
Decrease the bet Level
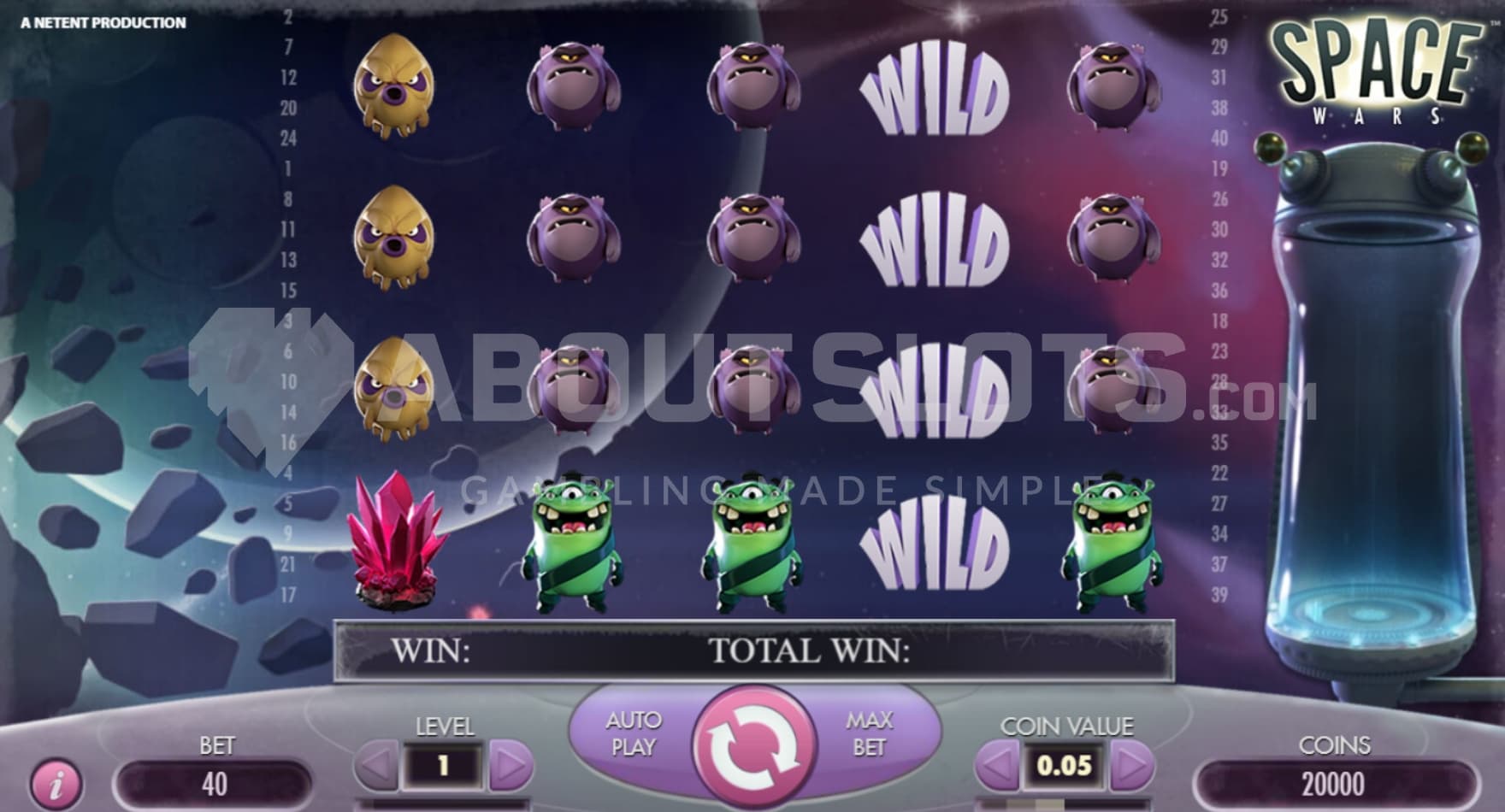tap(376, 765)
